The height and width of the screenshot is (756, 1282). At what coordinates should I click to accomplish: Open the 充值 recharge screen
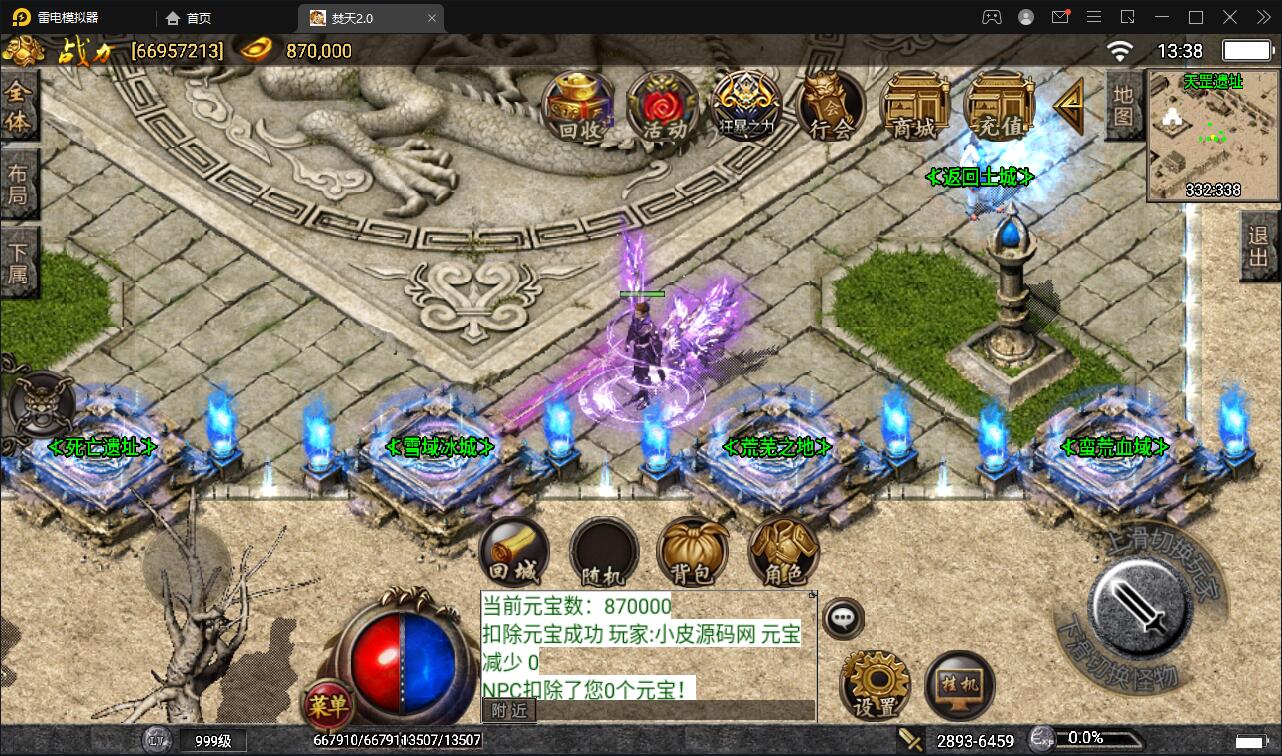[x=997, y=105]
